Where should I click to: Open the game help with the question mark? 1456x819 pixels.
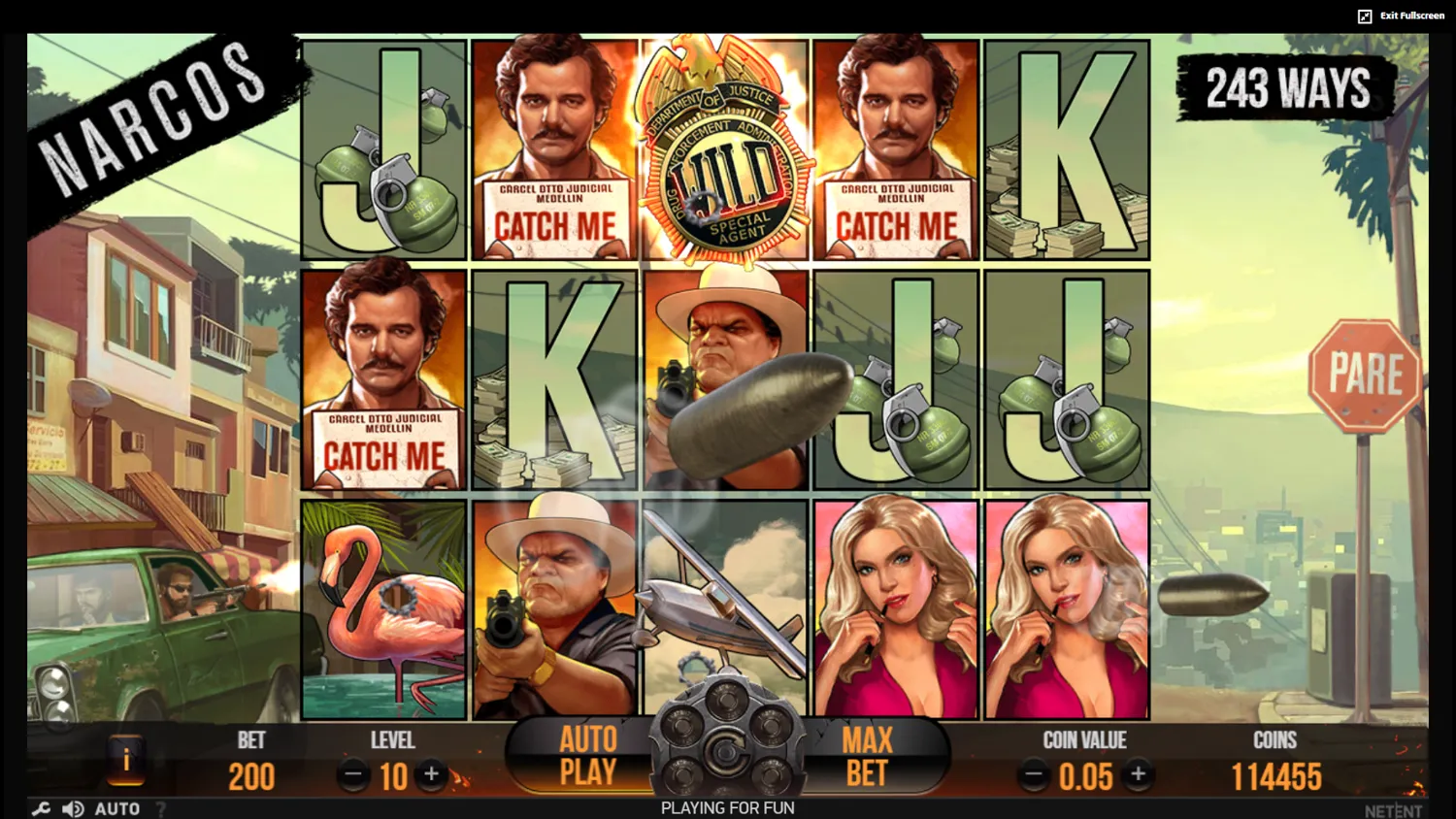click(159, 808)
